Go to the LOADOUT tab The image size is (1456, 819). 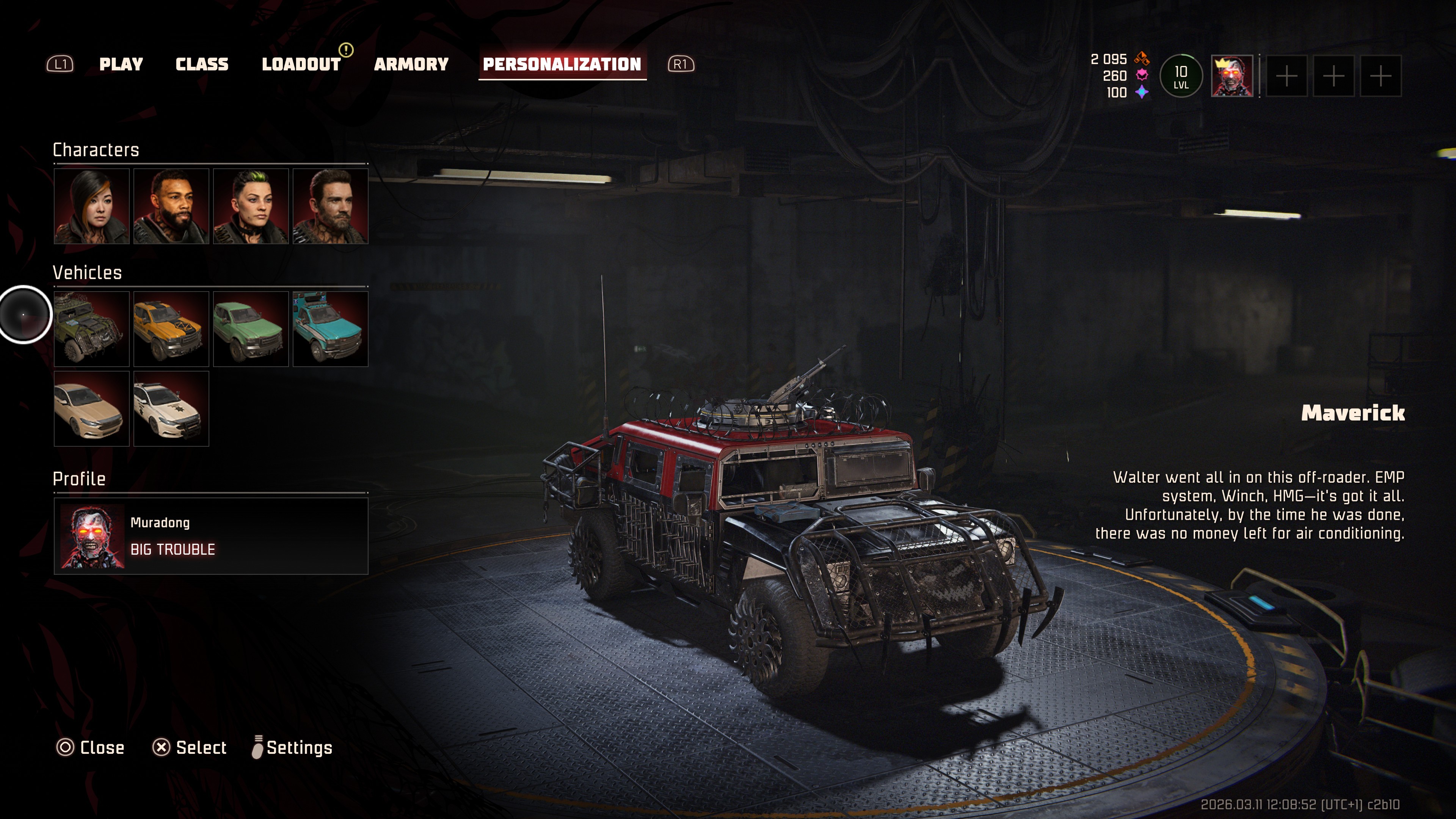point(301,64)
